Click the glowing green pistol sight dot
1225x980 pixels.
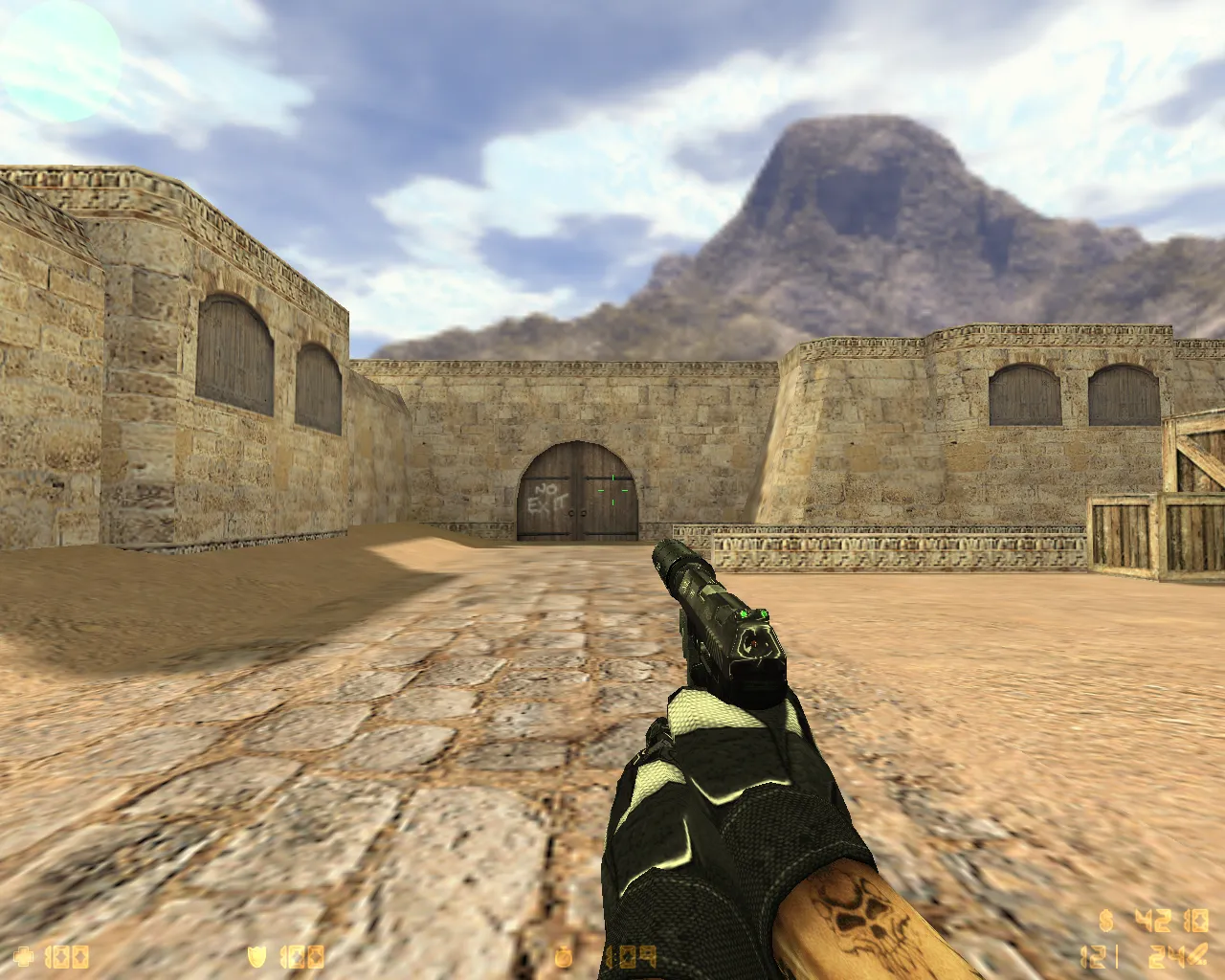pos(745,612)
